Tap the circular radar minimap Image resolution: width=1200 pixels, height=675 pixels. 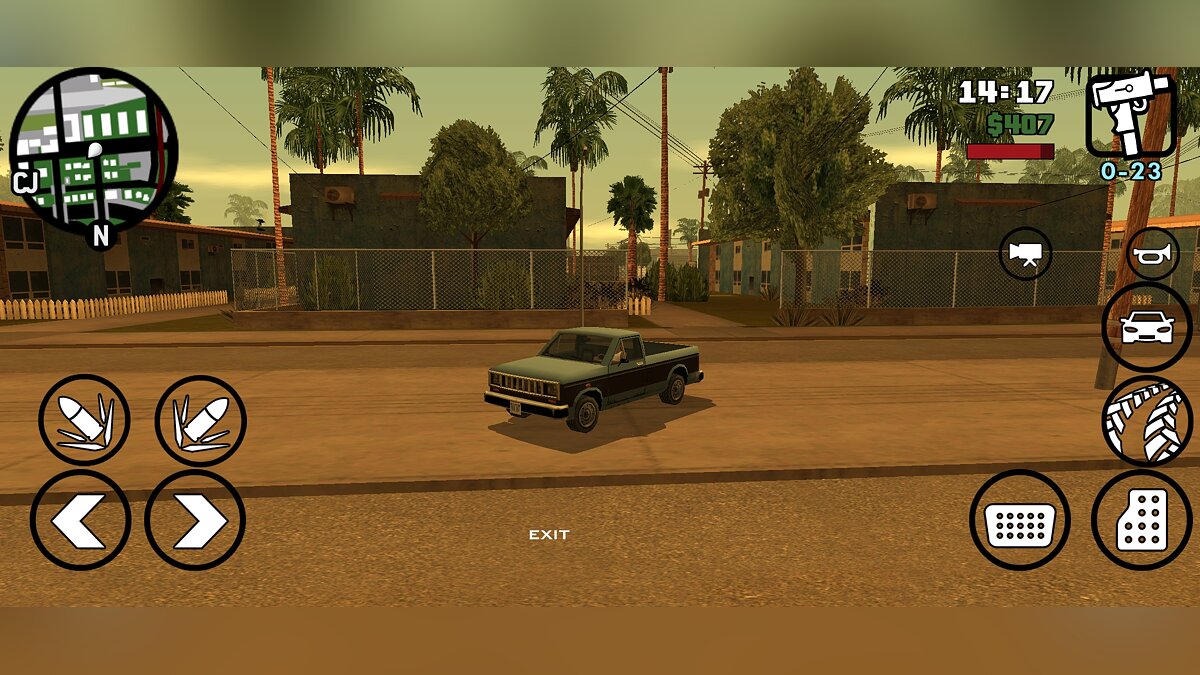click(93, 152)
